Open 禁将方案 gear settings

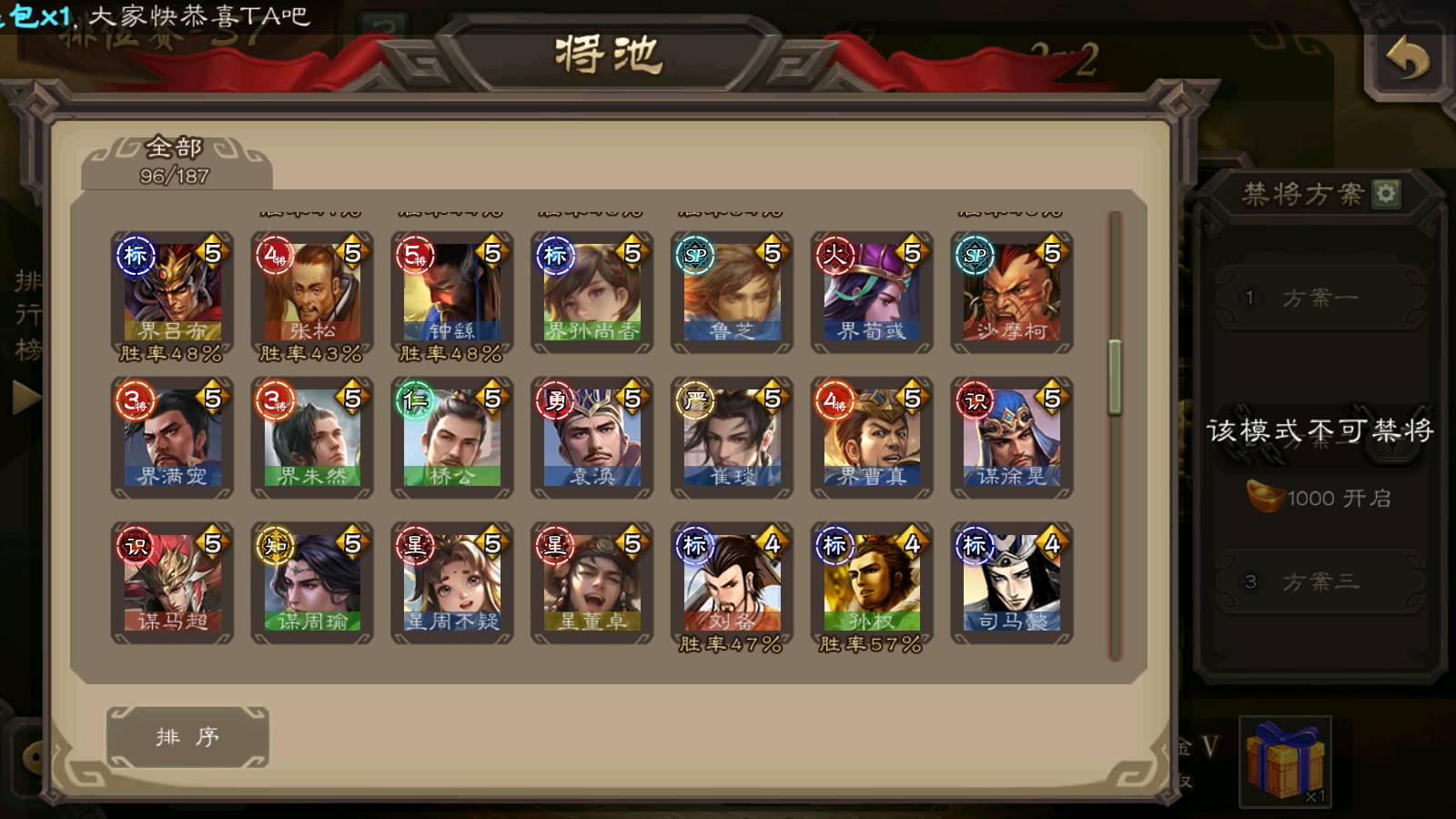tap(1386, 194)
